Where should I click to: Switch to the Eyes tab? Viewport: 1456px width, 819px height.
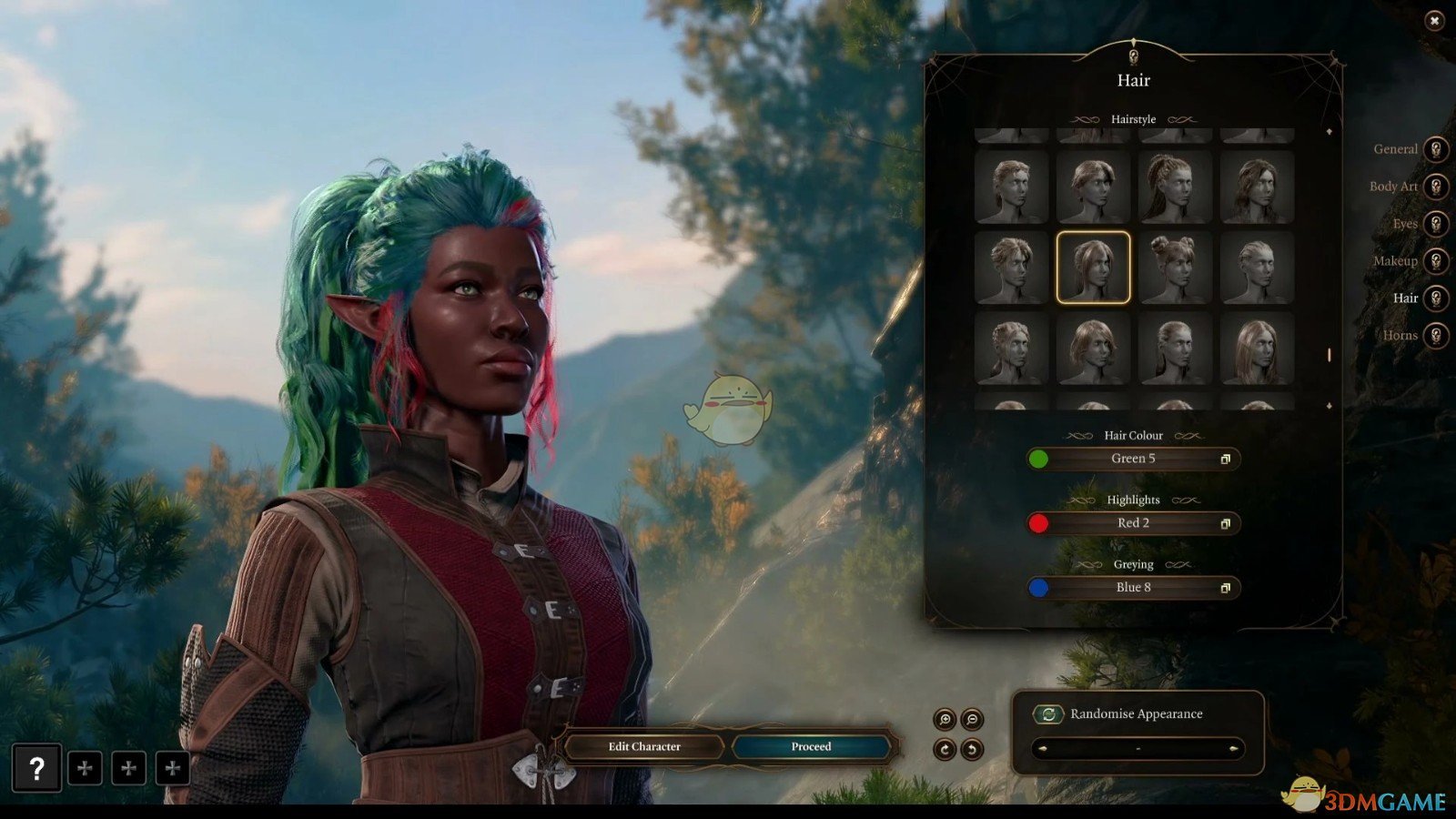pos(1435,224)
